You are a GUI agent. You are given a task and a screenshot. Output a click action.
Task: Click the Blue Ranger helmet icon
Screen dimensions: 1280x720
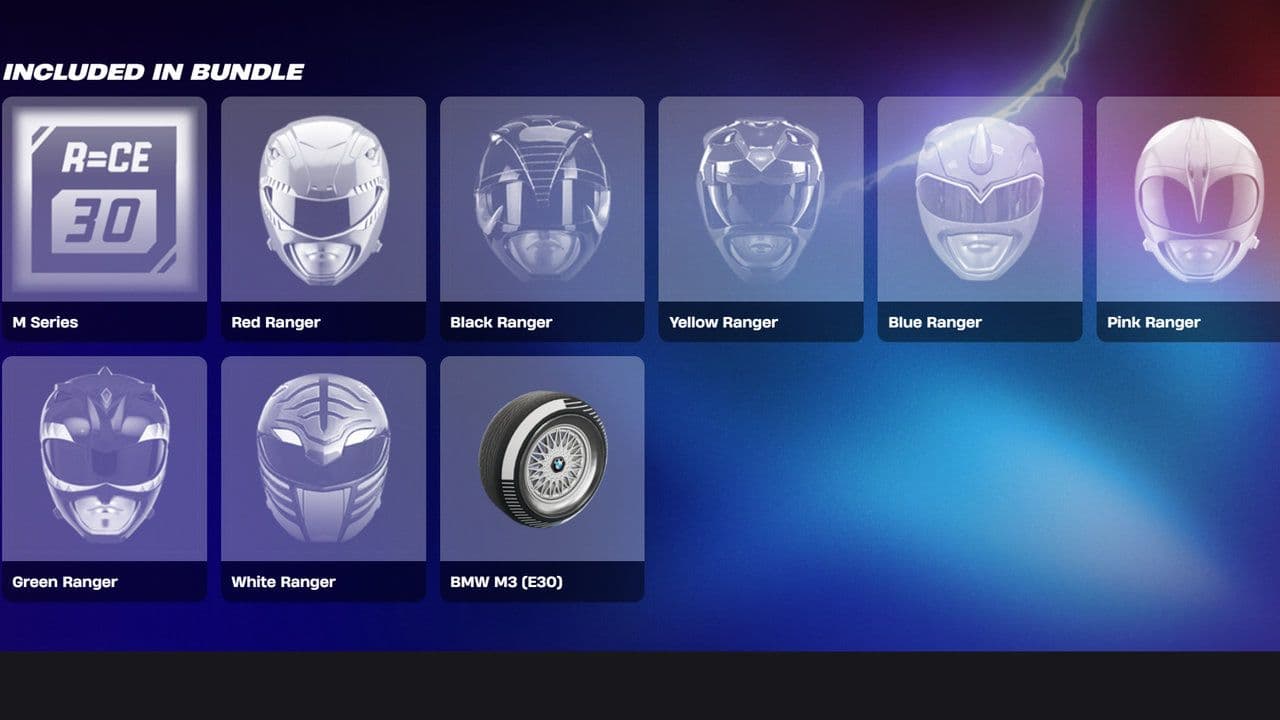click(x=978, y=200)
